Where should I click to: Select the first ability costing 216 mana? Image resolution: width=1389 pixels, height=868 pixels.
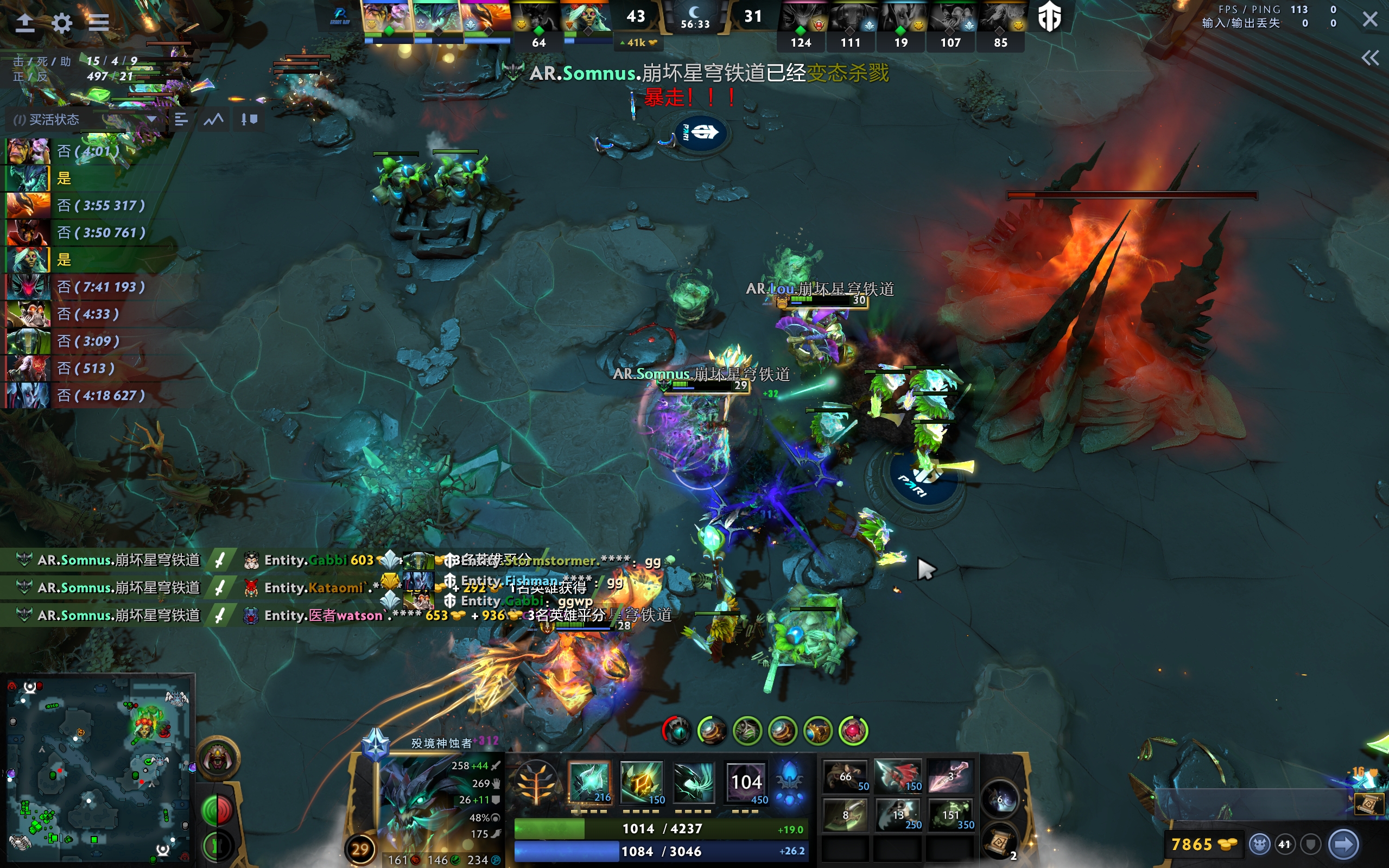[589, 782]
